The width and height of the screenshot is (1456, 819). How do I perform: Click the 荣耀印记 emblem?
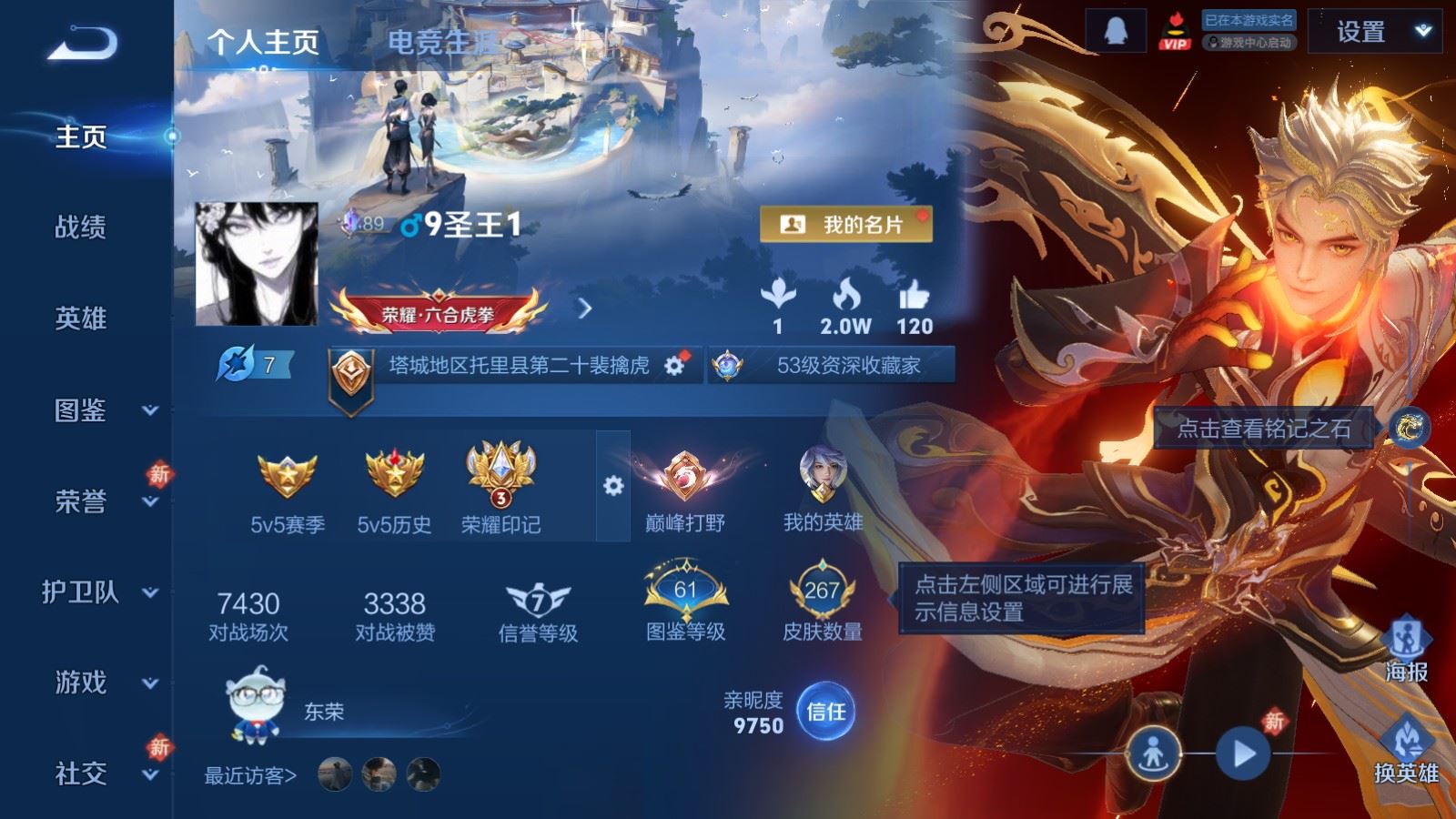[499, 471]
